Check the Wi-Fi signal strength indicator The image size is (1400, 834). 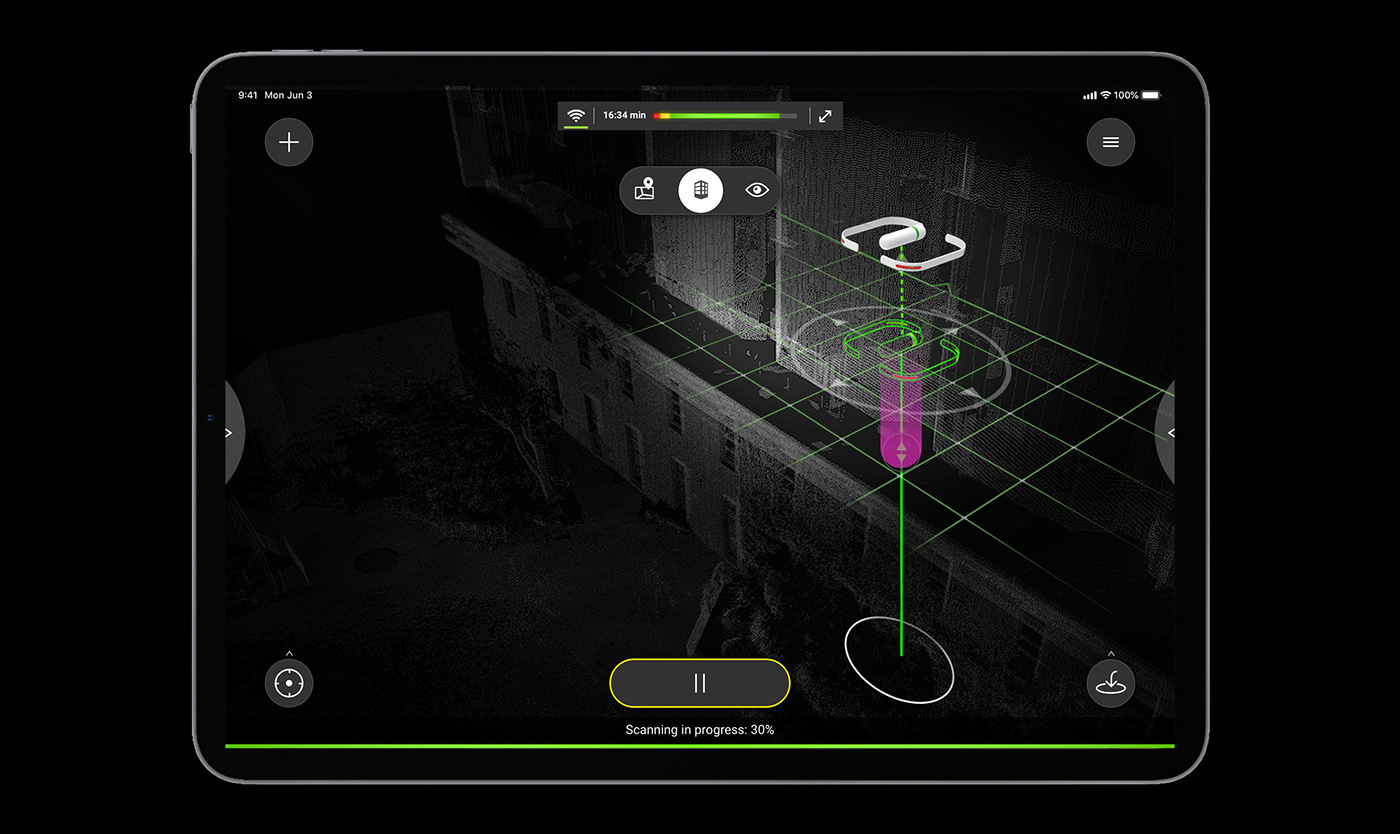[x=578, y=115]
